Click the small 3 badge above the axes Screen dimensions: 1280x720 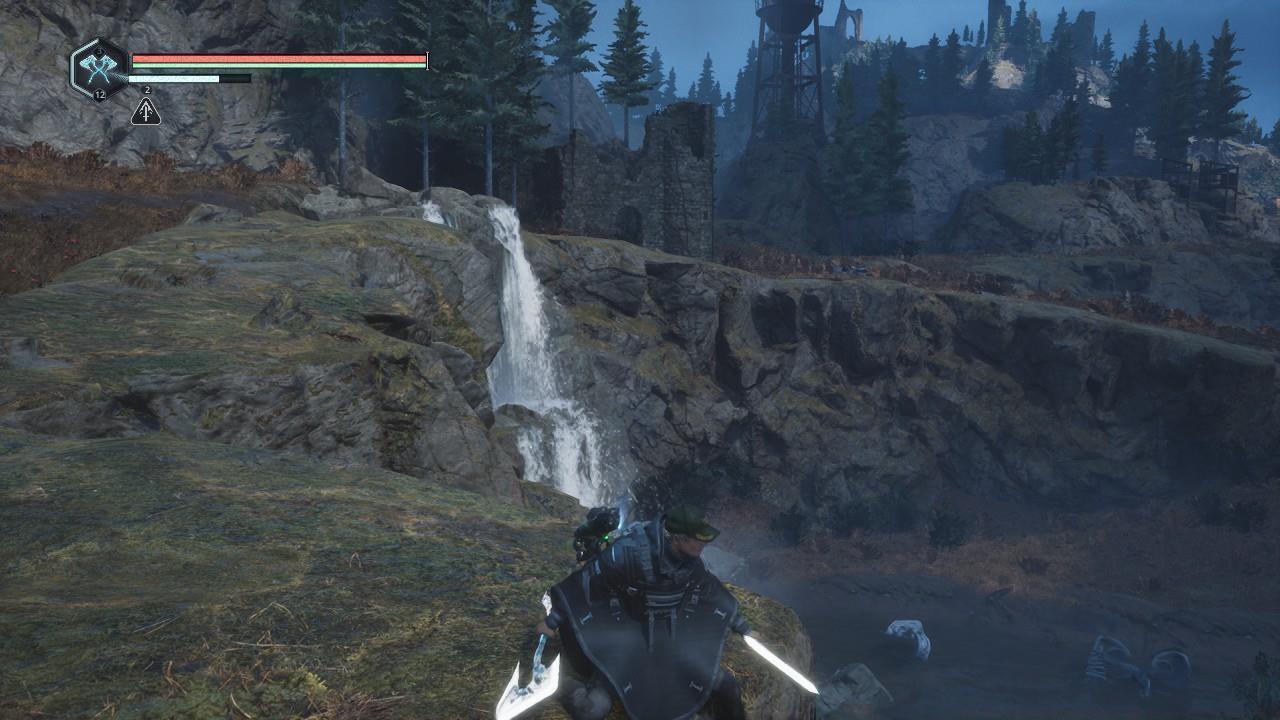click(98, 50)
